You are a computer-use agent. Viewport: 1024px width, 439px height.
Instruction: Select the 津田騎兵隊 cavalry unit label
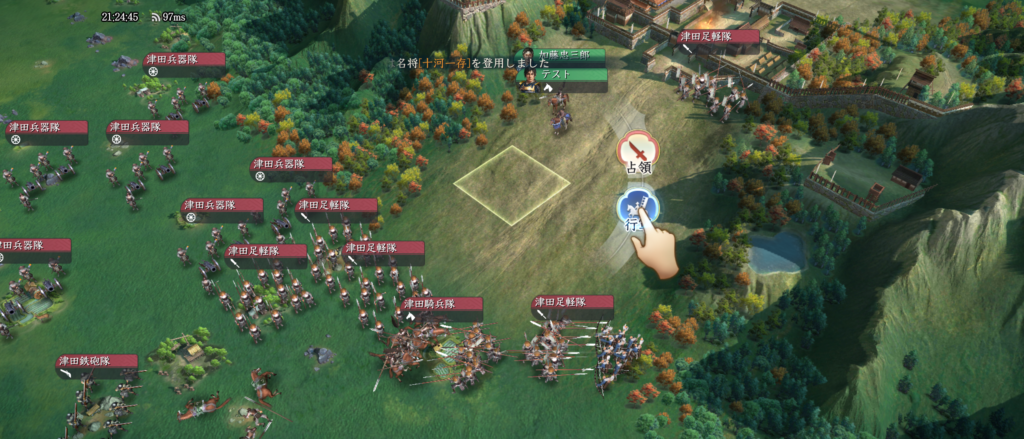[442, 304]
